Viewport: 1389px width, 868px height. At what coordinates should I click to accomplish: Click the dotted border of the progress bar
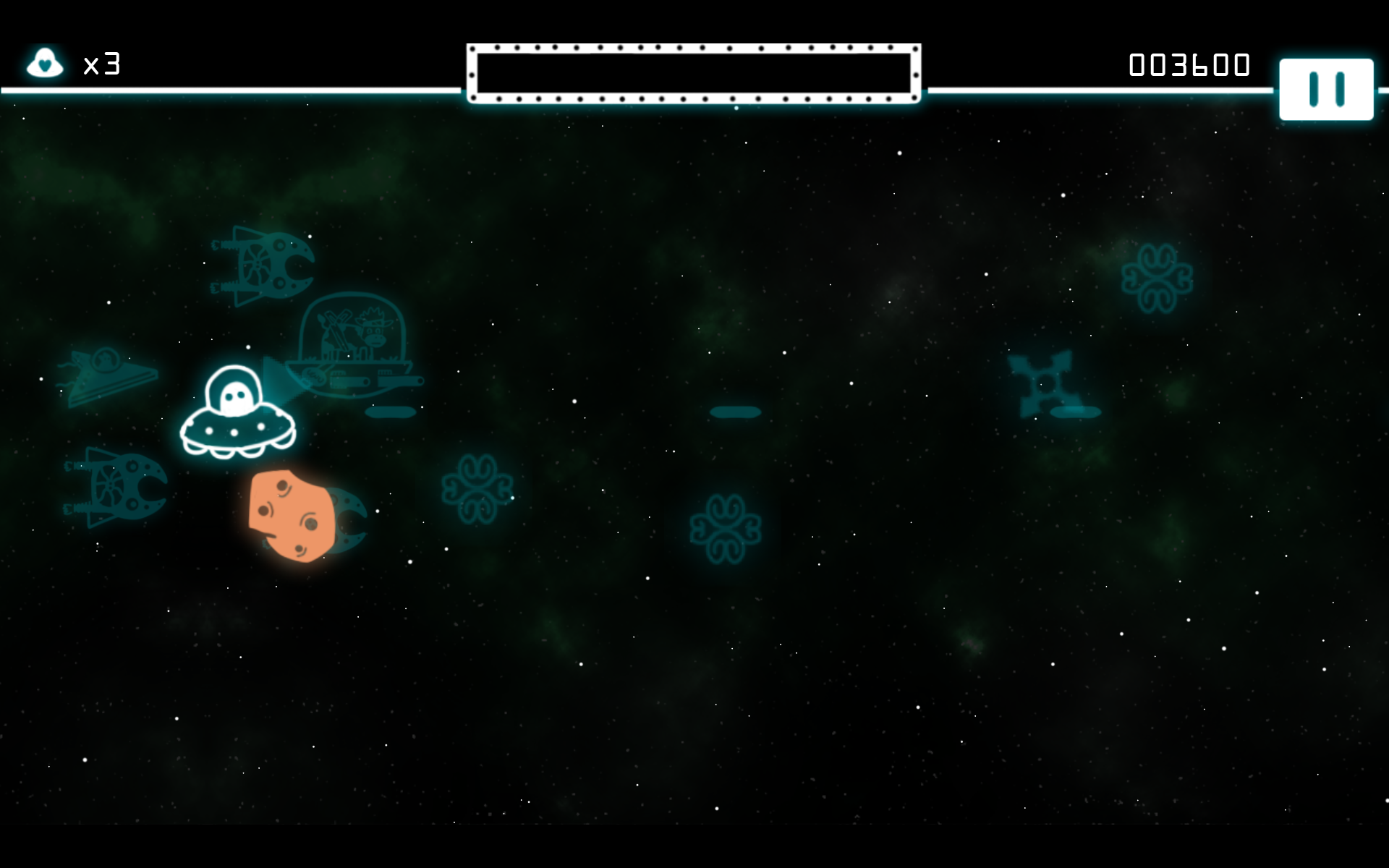pos(694,48)
